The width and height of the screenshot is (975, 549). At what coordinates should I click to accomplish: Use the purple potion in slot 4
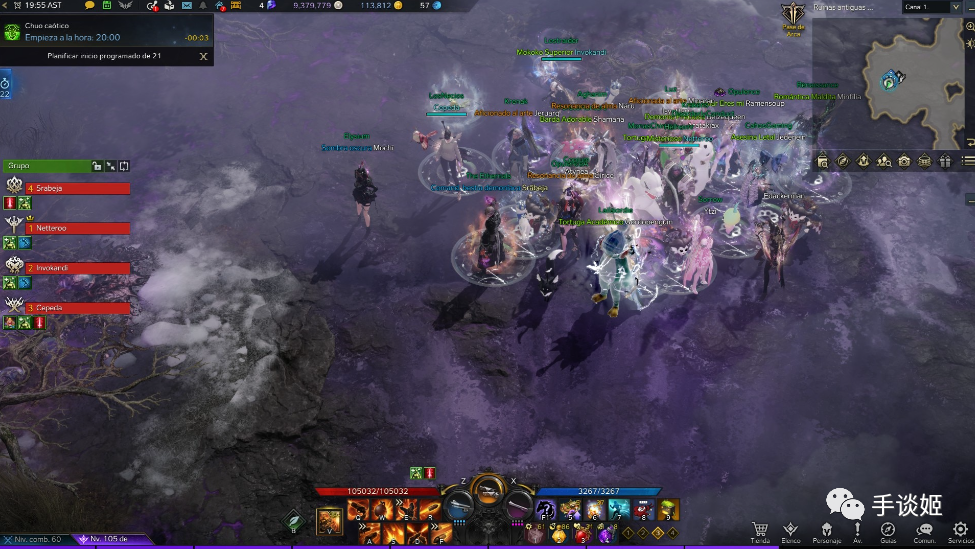point(606,535)
